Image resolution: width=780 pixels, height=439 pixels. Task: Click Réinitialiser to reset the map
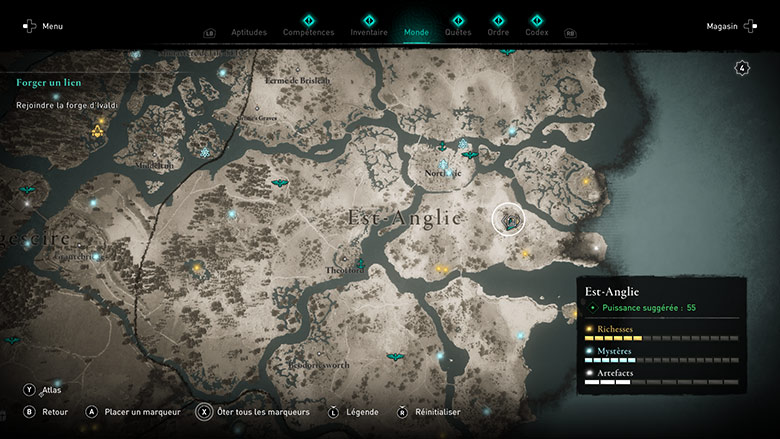pos(430,411)
